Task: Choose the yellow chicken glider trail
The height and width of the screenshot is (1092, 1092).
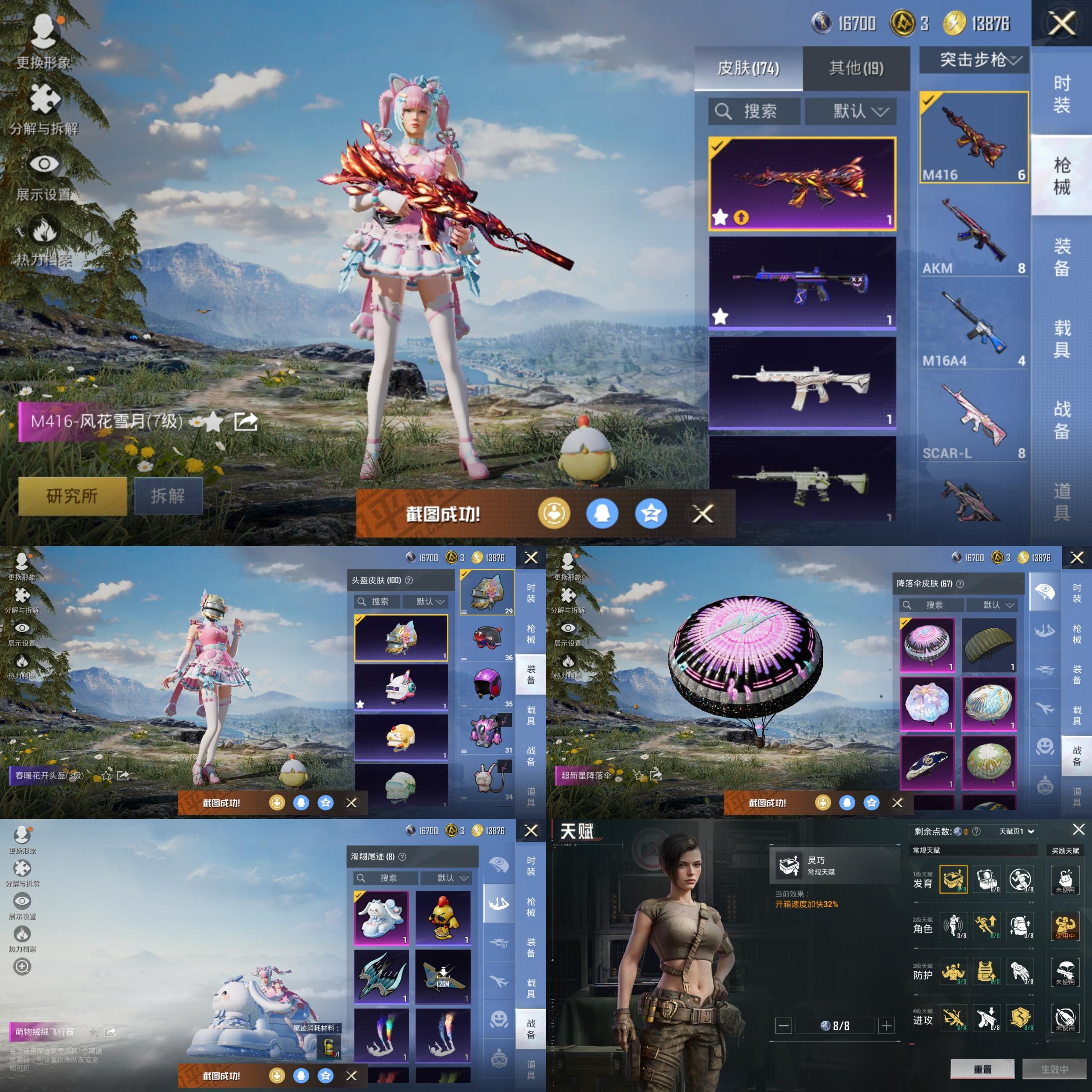Action: (443, 918)
